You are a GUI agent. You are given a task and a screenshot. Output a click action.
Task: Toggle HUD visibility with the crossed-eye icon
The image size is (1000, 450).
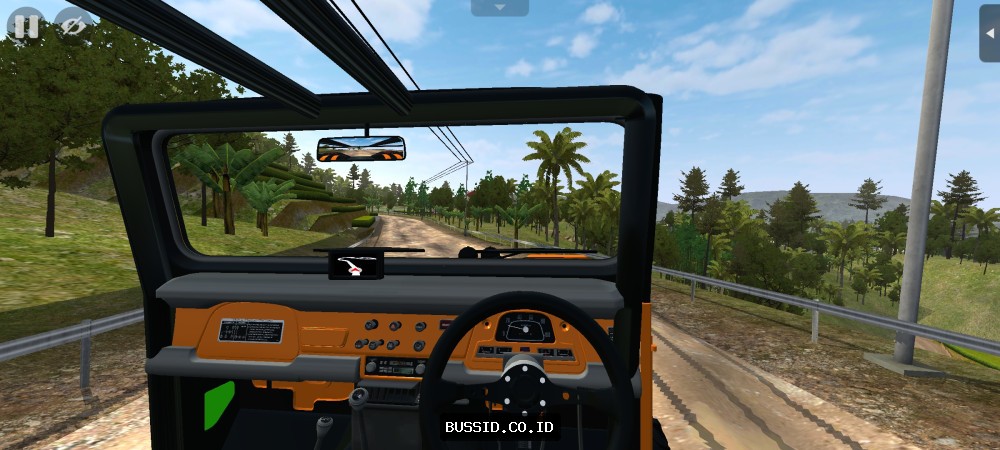[72, 26]
